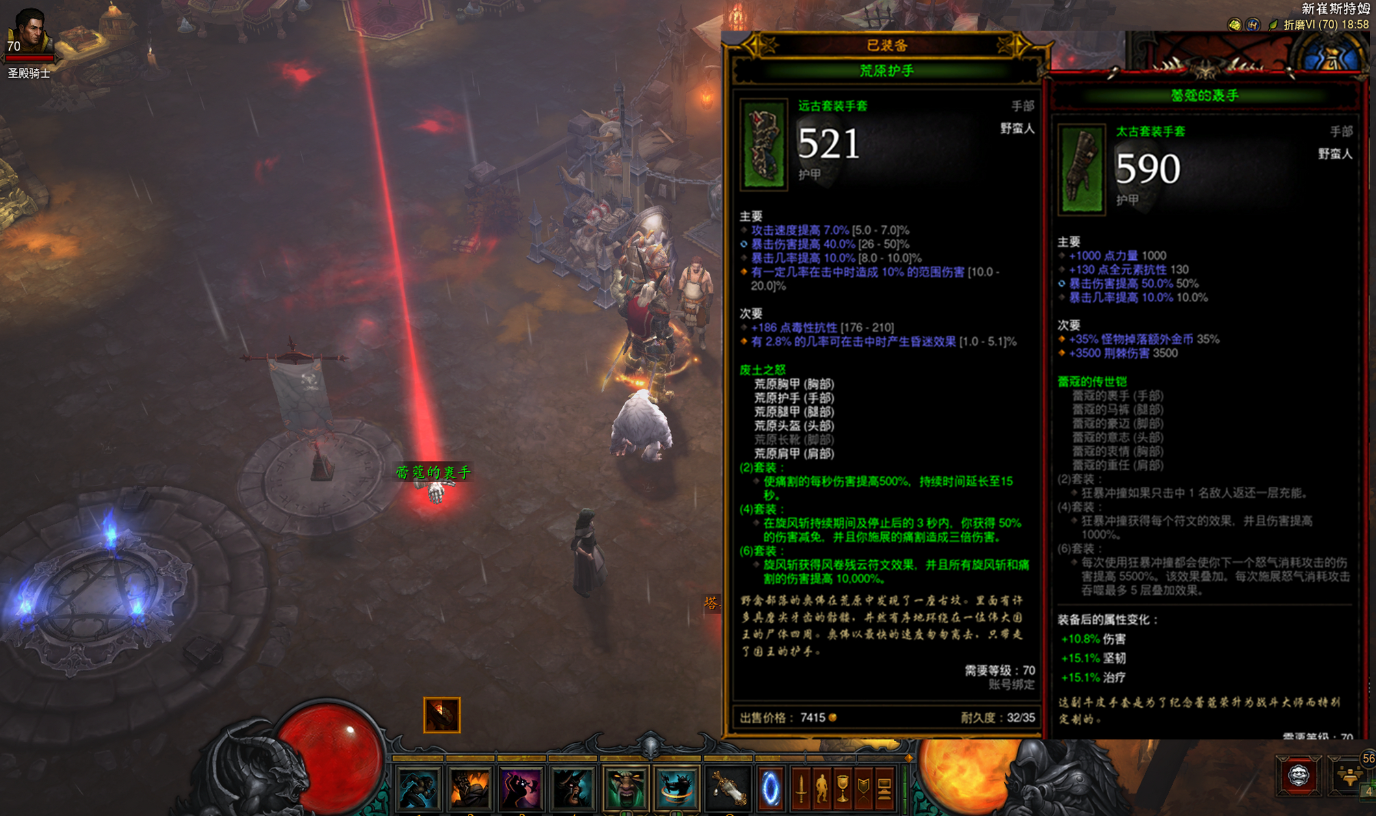Open the game menu computer button
Screen dimensions: 1376x816
(x=885, y=789)
